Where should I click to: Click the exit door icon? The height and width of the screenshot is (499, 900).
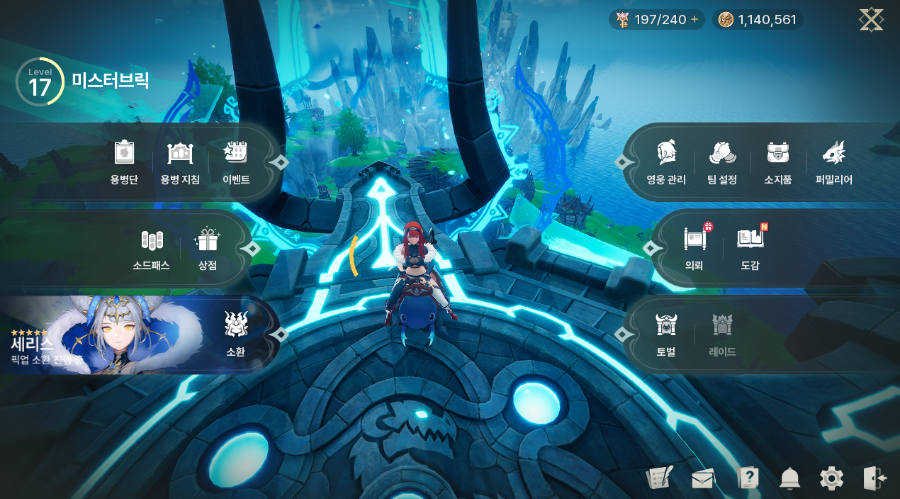[x=873, y=477]
